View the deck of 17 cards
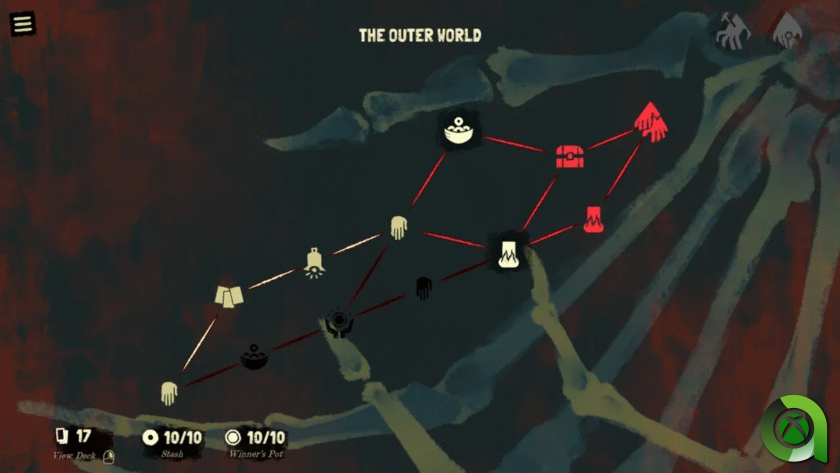 73,438
